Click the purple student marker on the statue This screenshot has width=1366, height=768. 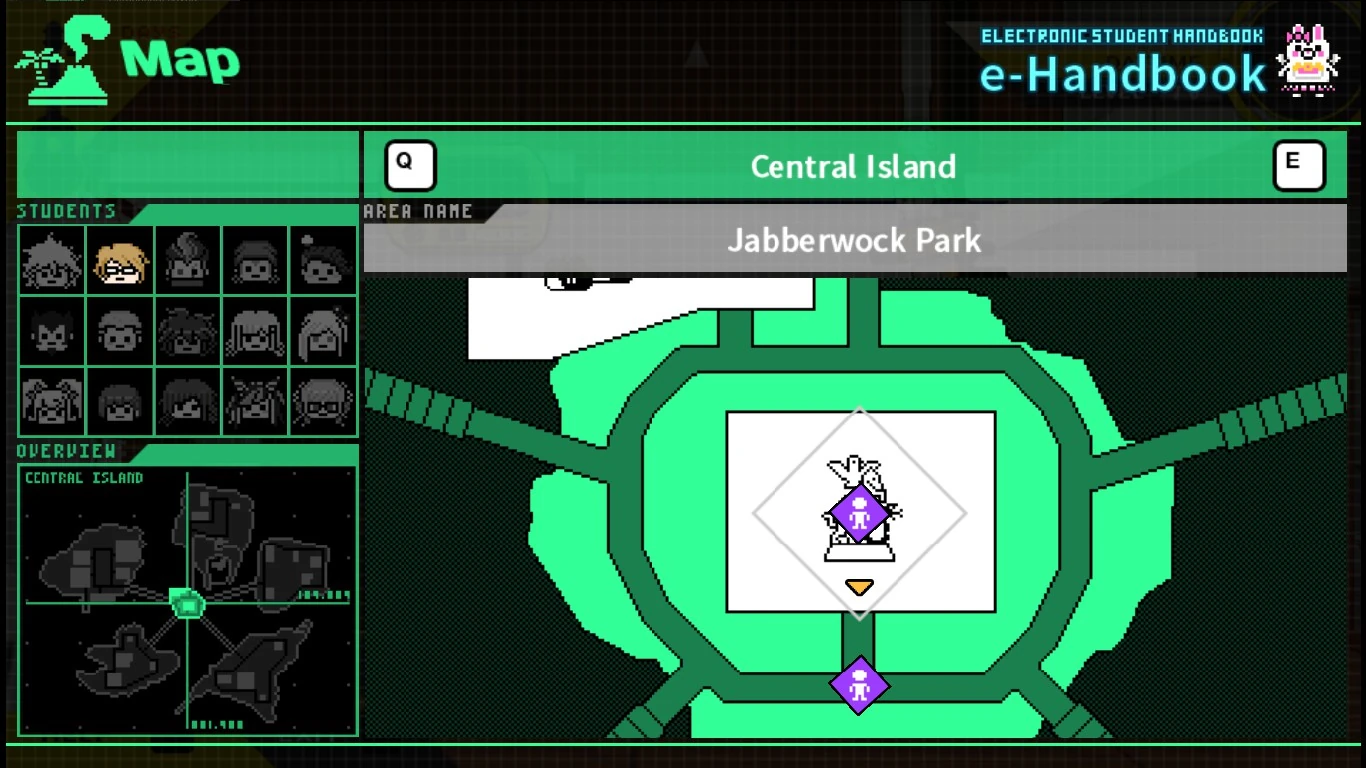[859, 514]
